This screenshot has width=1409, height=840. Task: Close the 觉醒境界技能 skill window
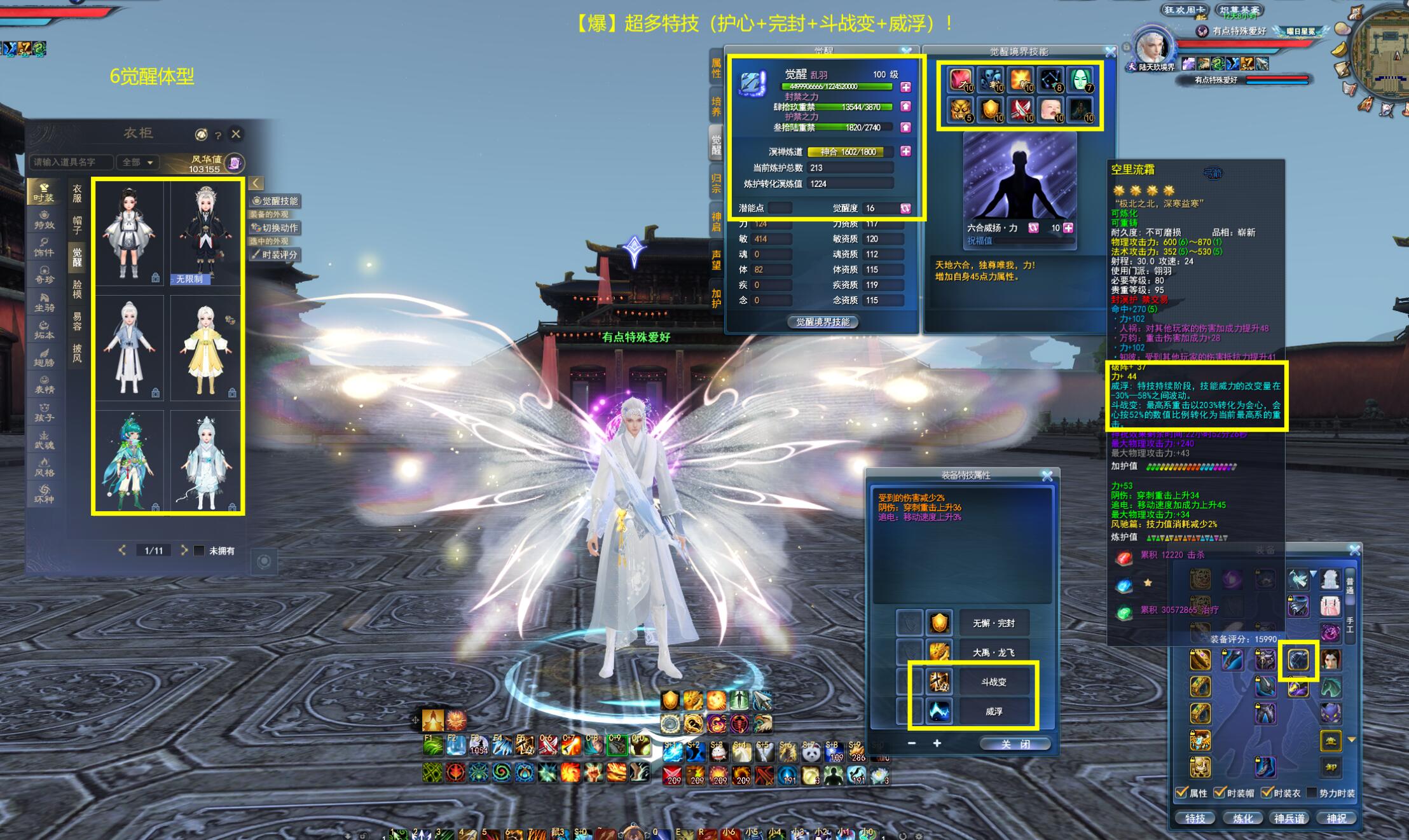coord(1110,52)
